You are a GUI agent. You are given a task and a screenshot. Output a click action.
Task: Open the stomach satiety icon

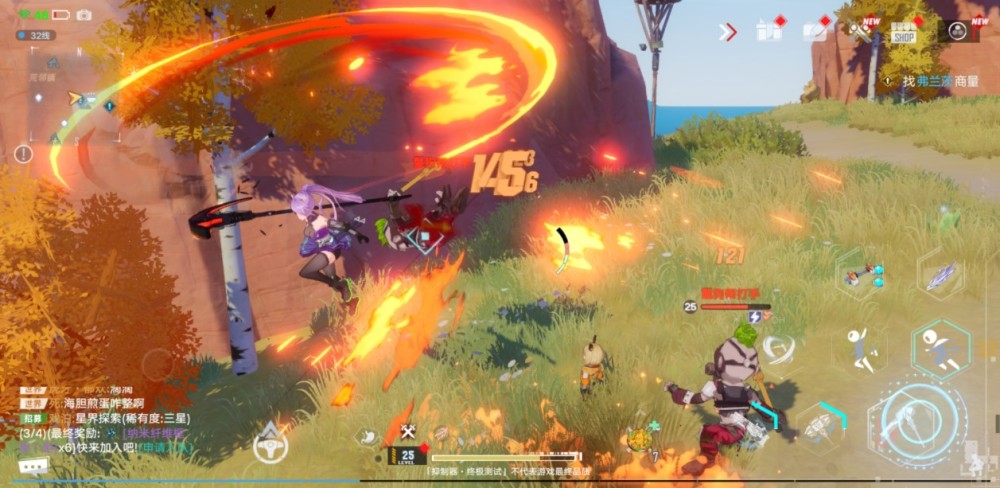coord(369,436)
